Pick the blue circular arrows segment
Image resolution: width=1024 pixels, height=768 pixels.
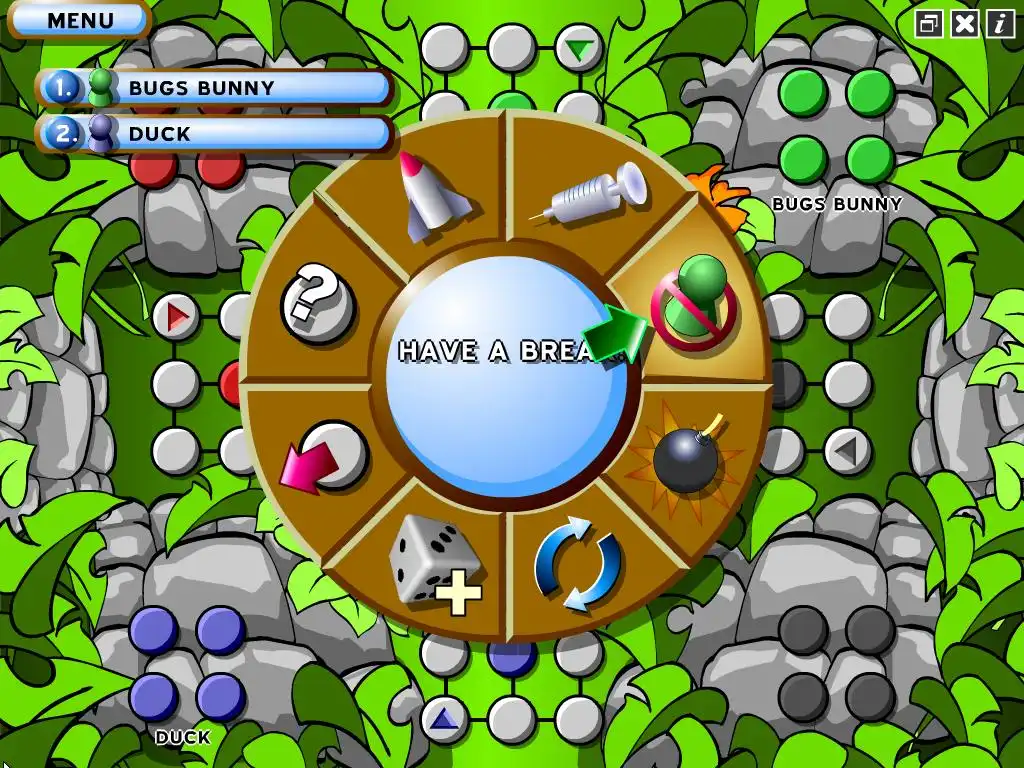tap(578, 562)
